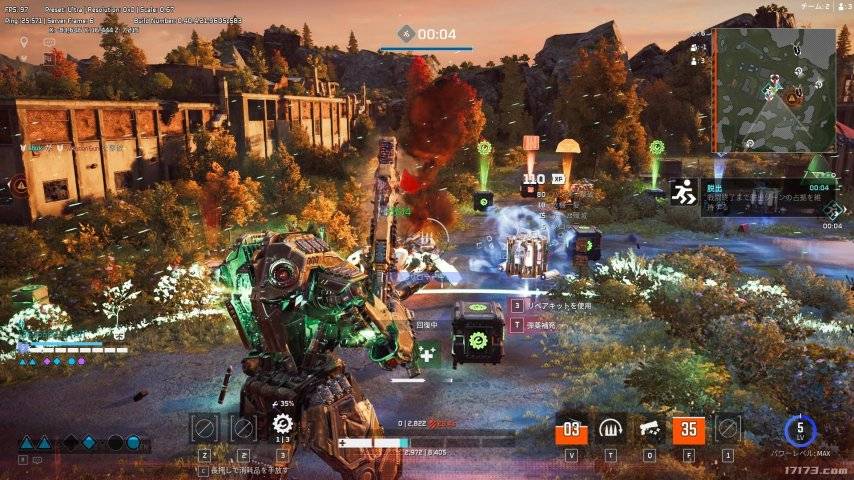Trigger the orange ability showing 03

pos(571,430)
